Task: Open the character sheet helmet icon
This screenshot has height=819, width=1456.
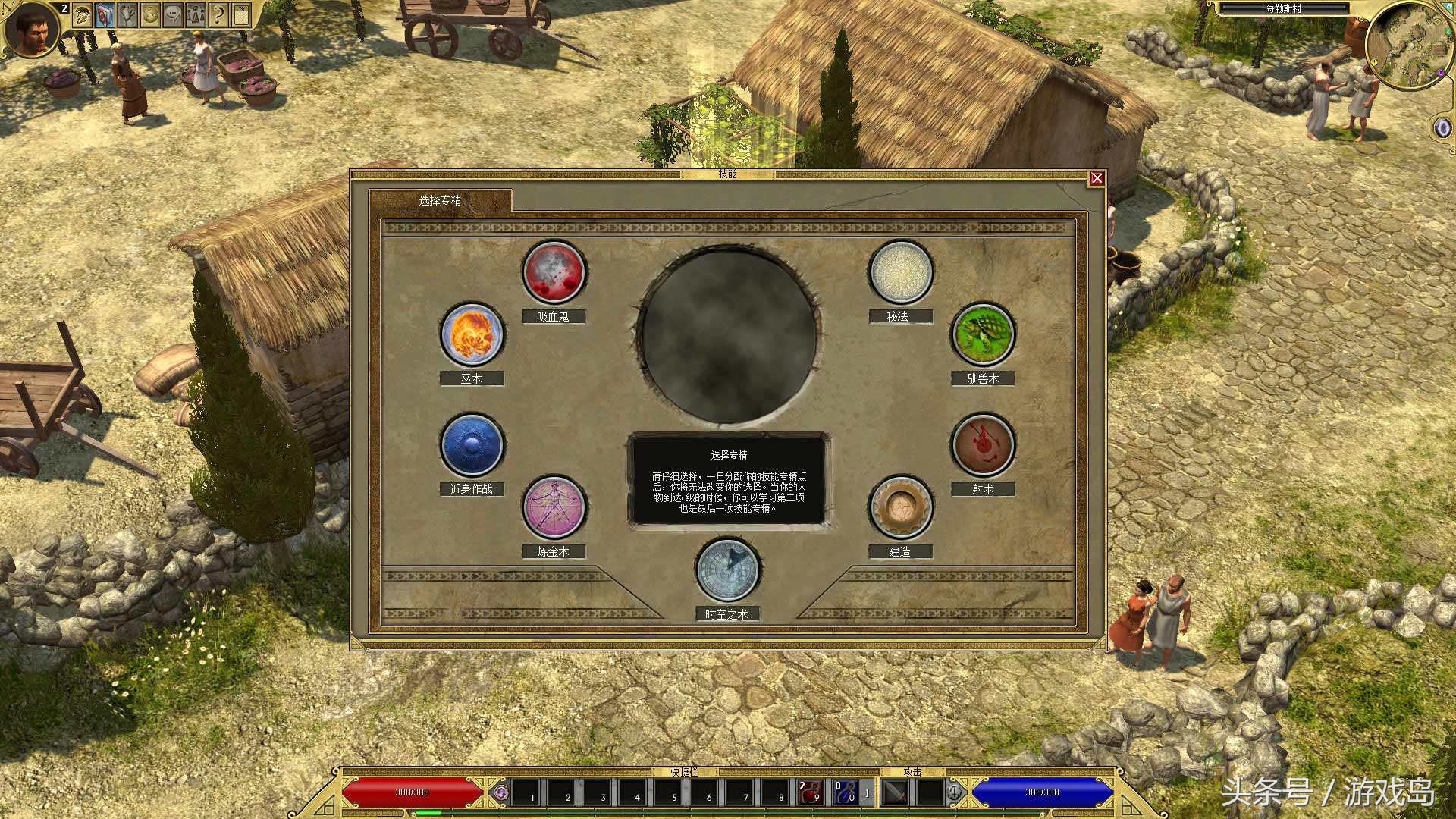Action: [x=83, y=15]
